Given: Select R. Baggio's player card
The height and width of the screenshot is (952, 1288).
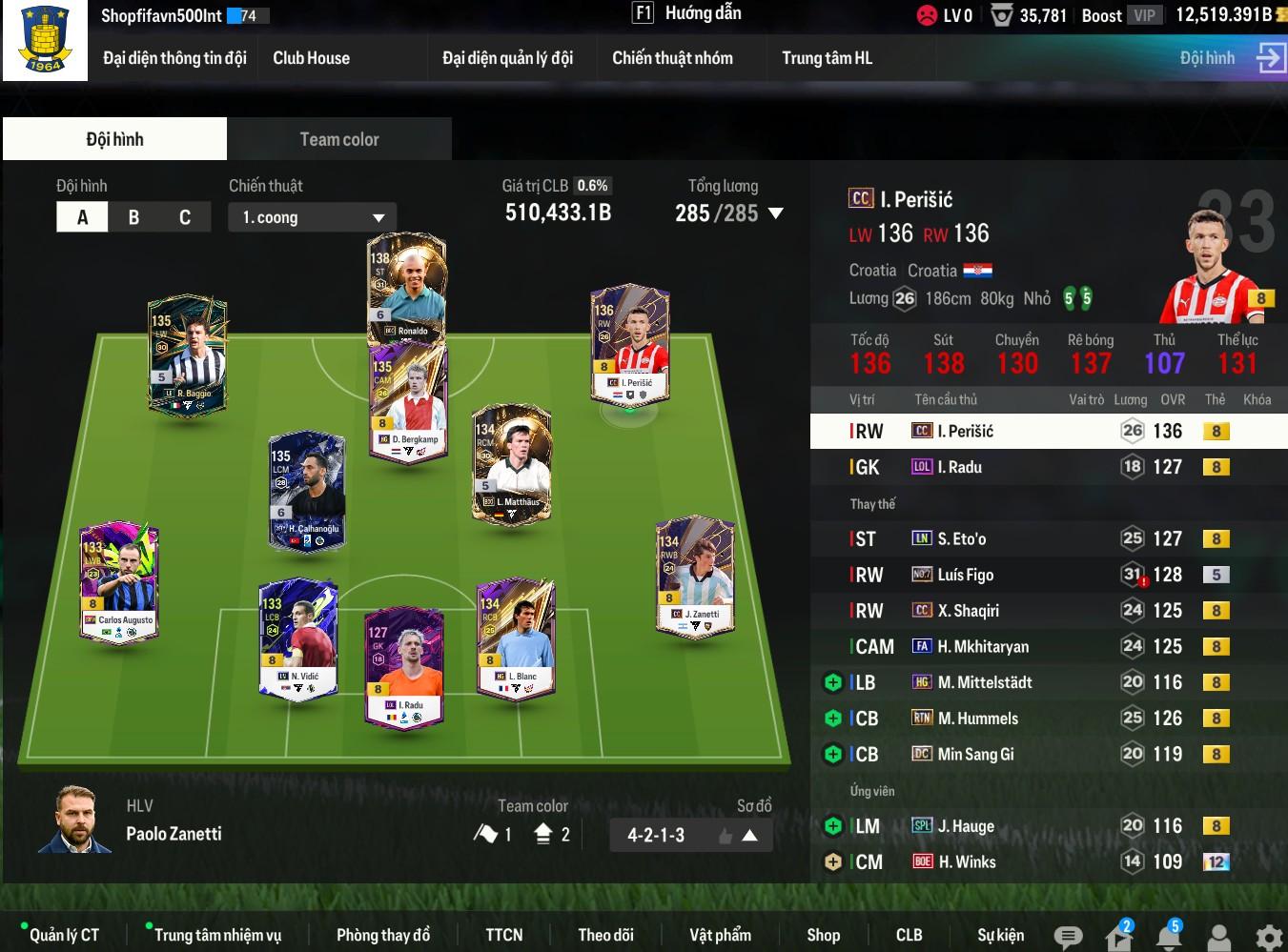Looking at the screenshot, I should 187,354.
